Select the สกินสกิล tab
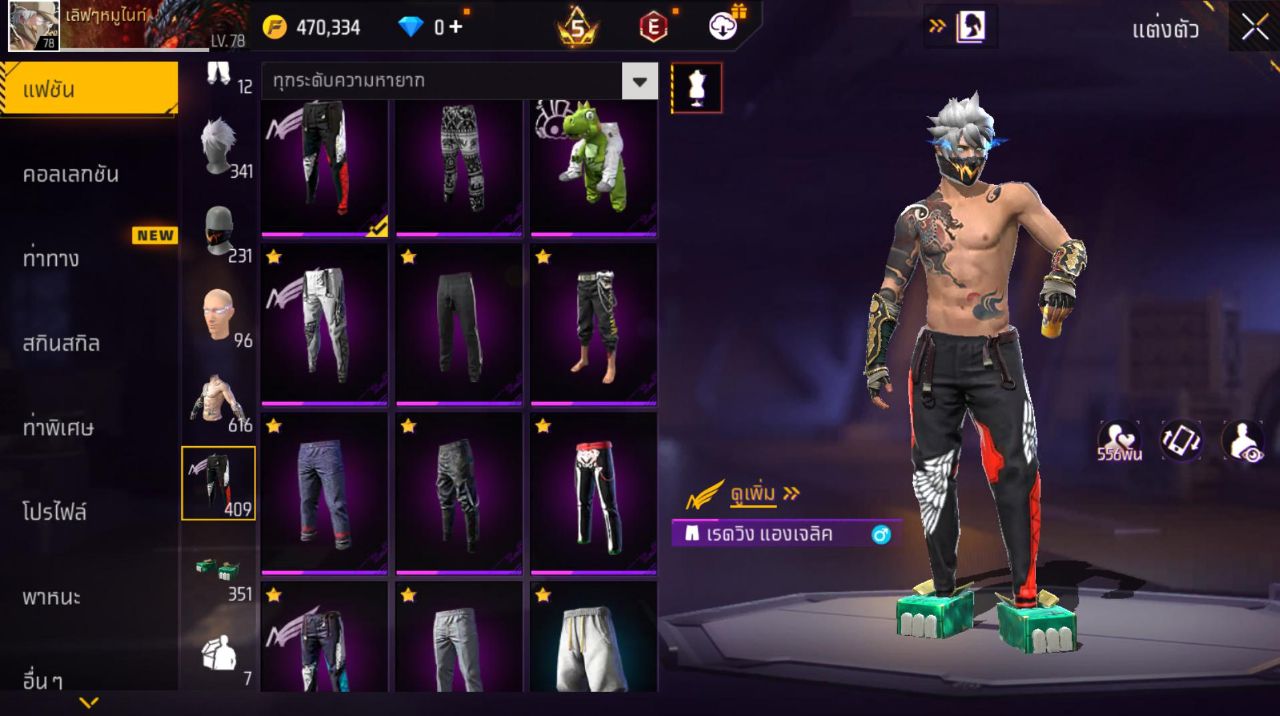 (x=62, y=344)
